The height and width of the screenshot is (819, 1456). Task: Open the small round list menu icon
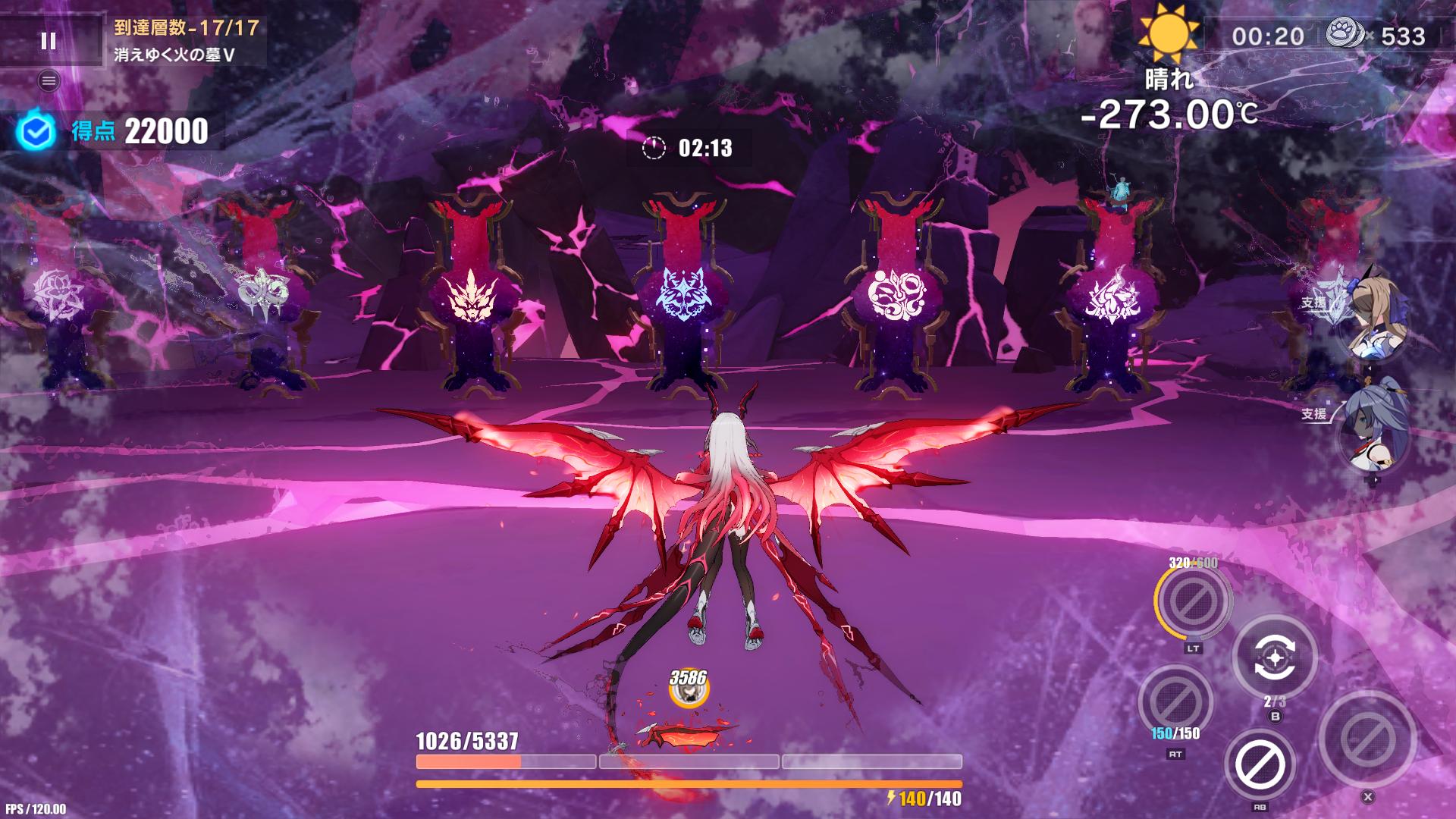[x=49, y=81]
